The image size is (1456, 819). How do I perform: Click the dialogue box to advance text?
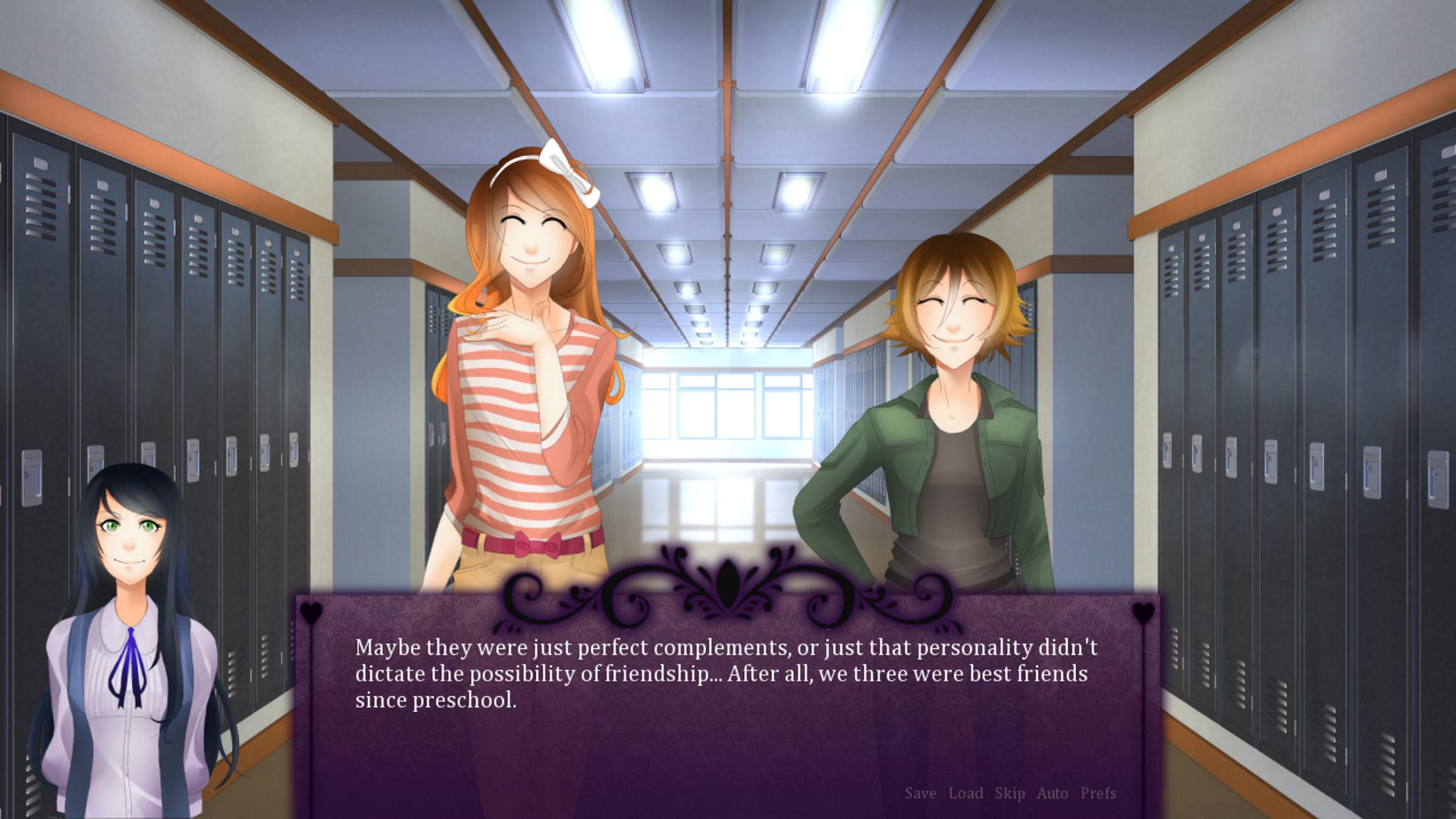725,725
